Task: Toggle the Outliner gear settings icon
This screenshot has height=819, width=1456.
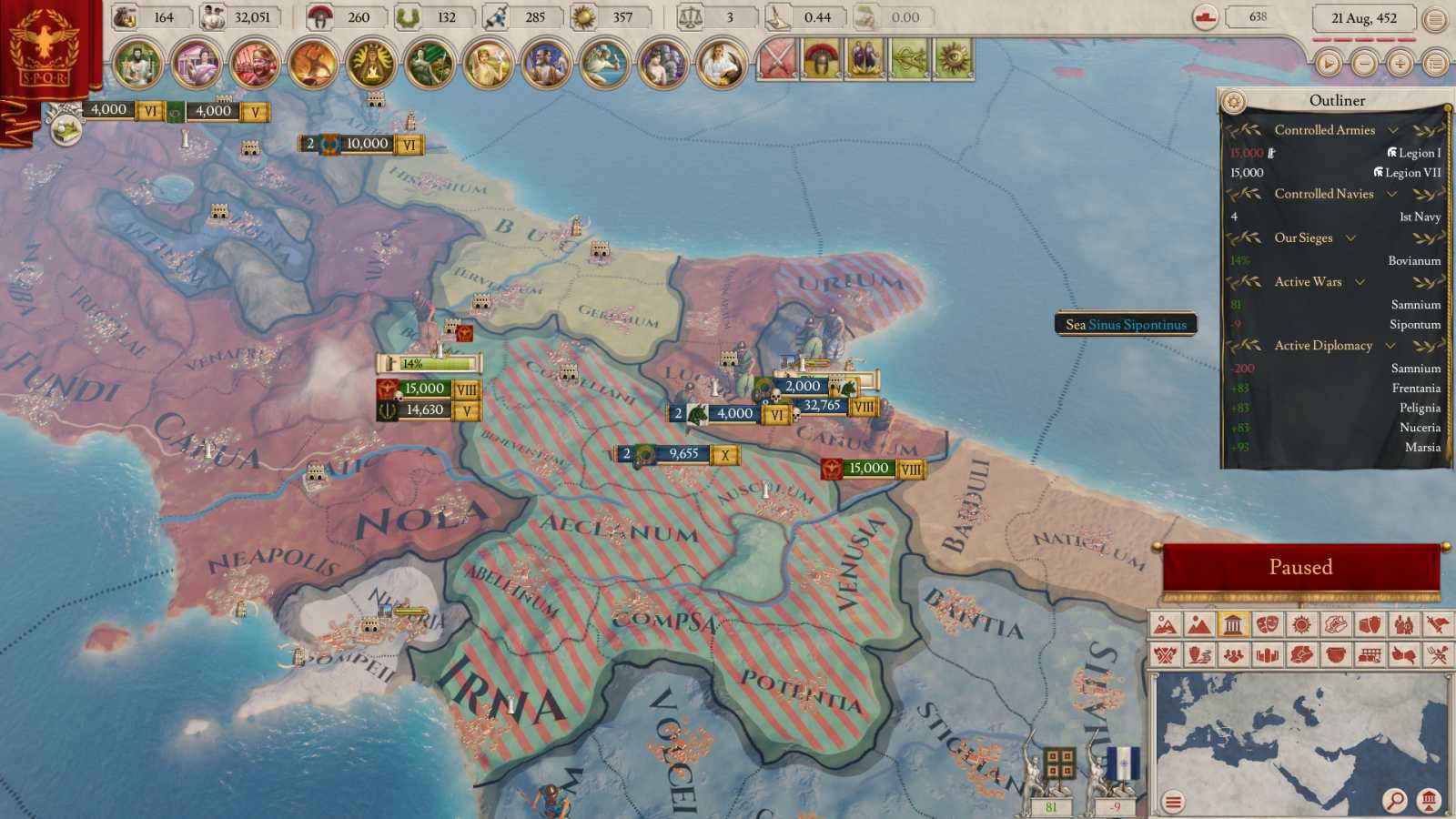Action: pyautogui.click(x=1234, y=100)
